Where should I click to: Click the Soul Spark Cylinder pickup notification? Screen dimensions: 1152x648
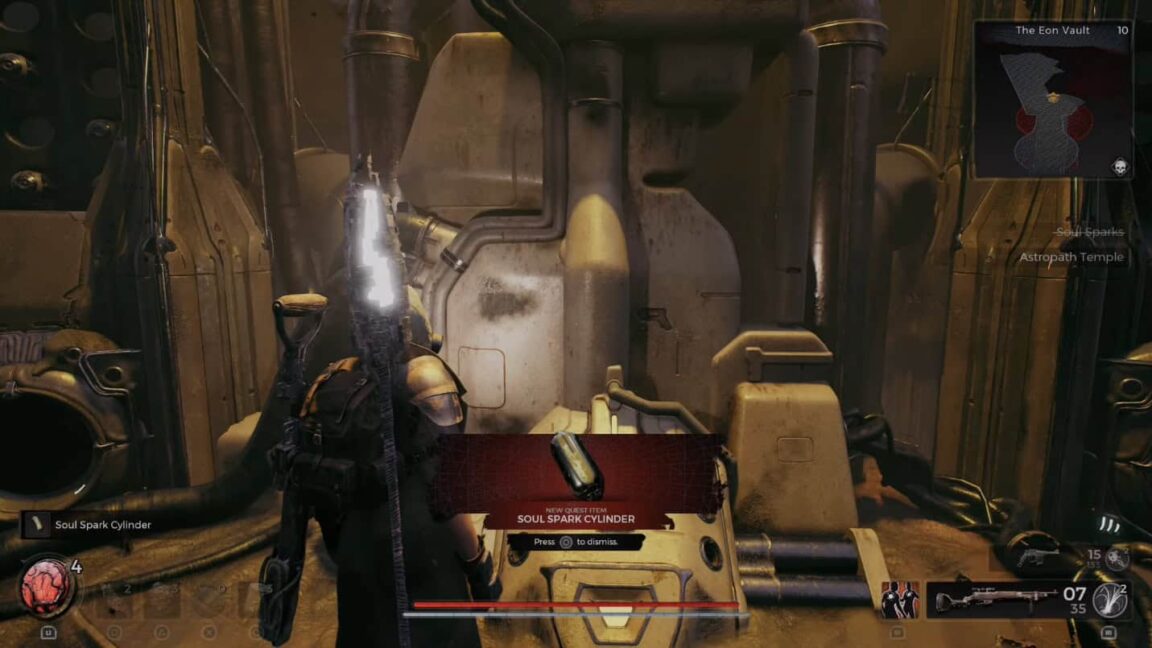[x=90, y=524]
